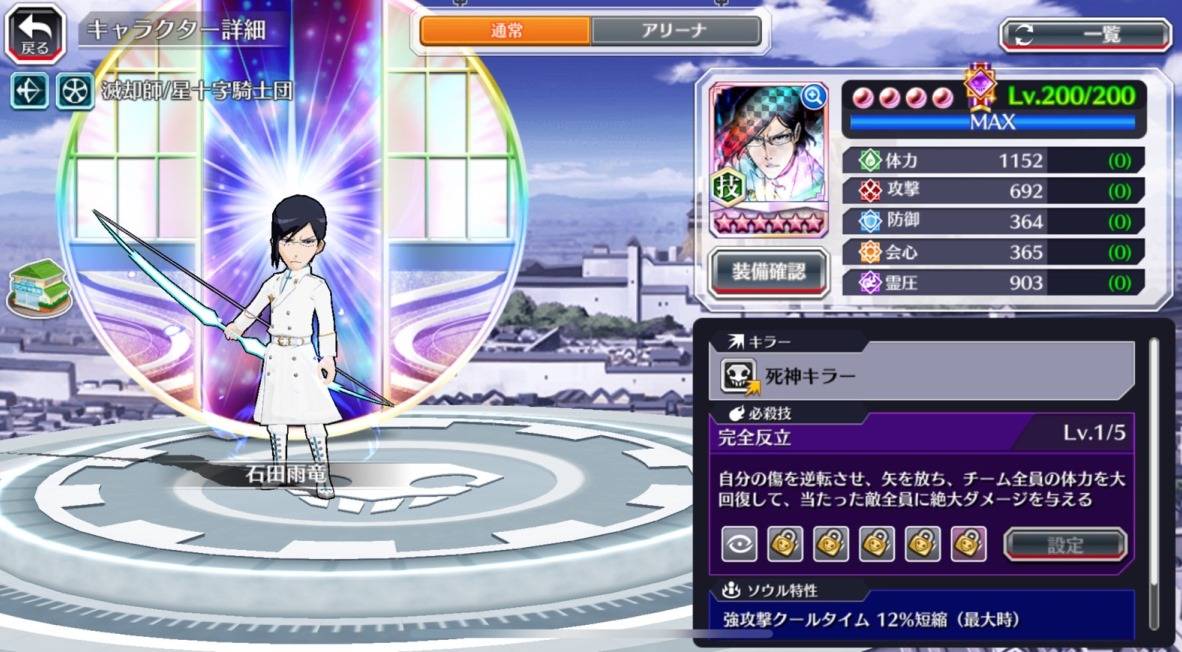Toggle the eye preview icon
The image size is (1182, 652).
739,544
